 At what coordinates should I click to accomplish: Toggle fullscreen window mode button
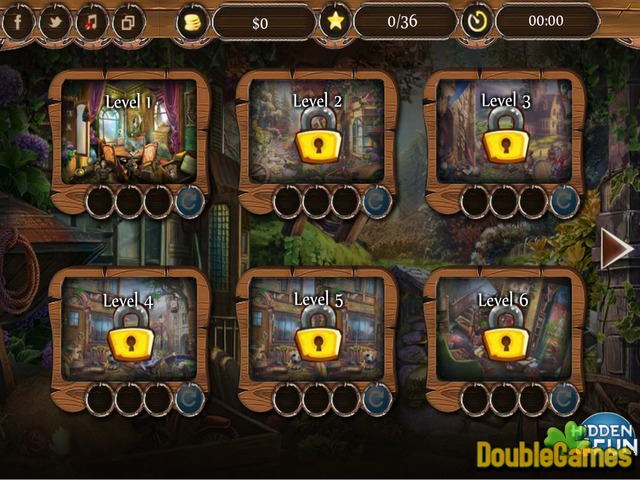point(128,21)
